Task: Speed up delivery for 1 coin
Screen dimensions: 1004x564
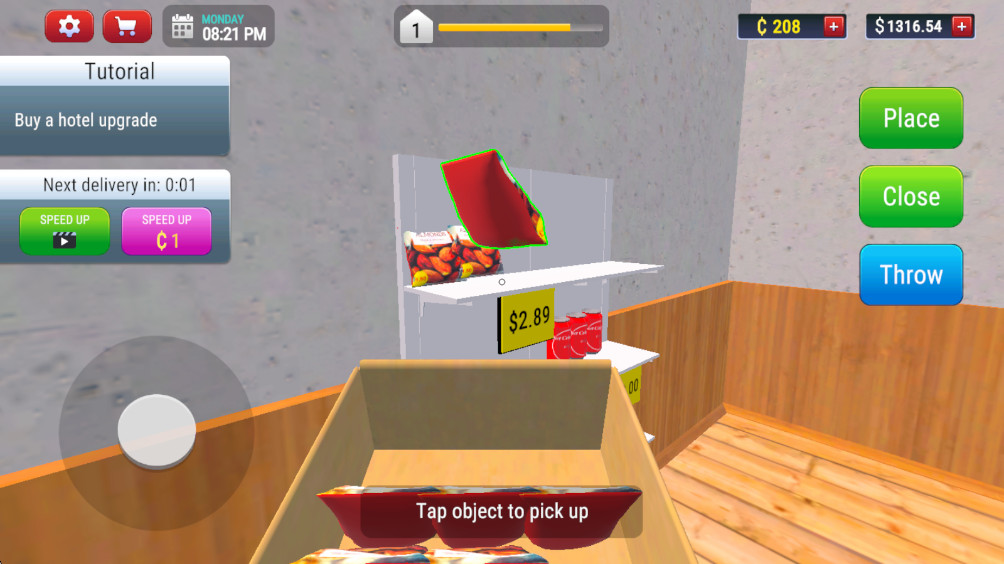Action: point(167,231)
